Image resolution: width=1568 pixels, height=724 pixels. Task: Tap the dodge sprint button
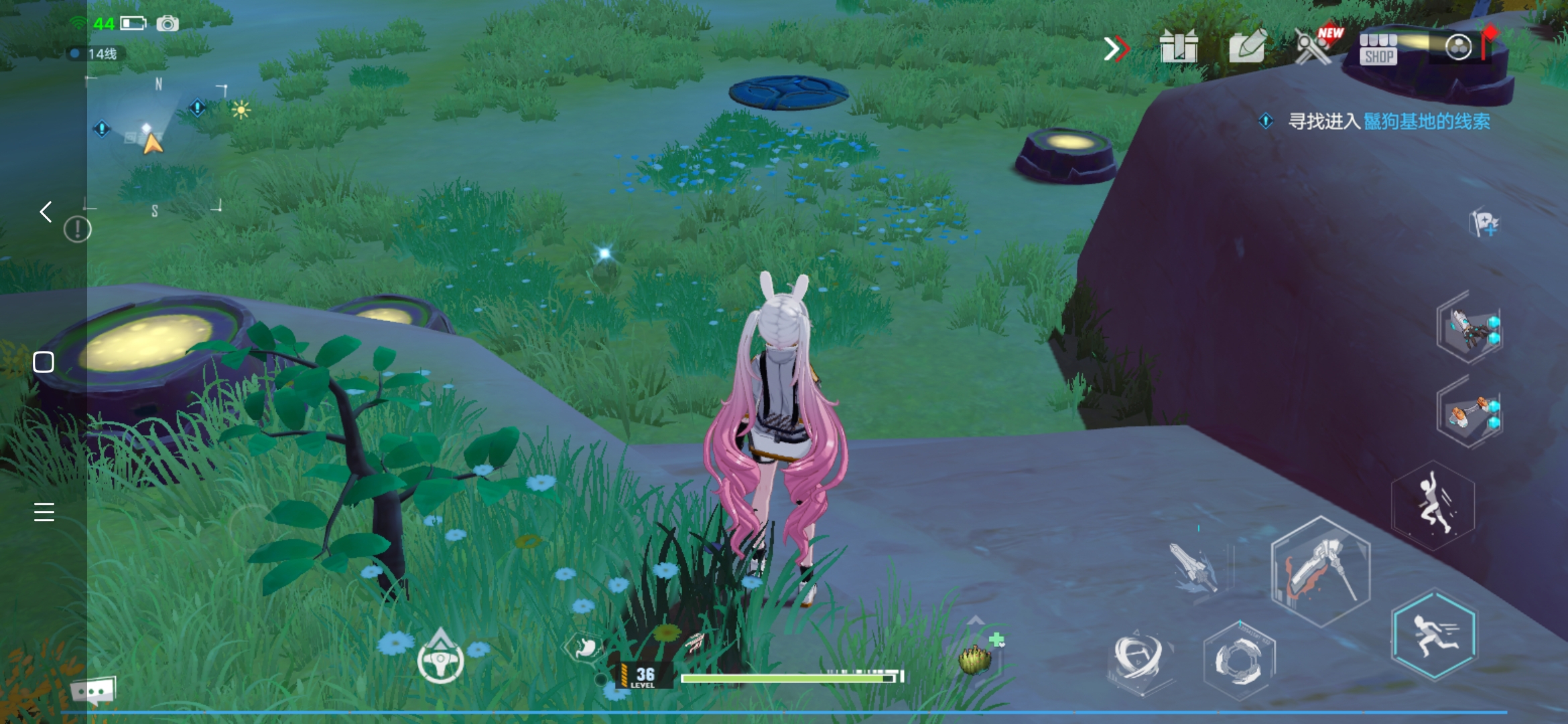pos(1434,634)
